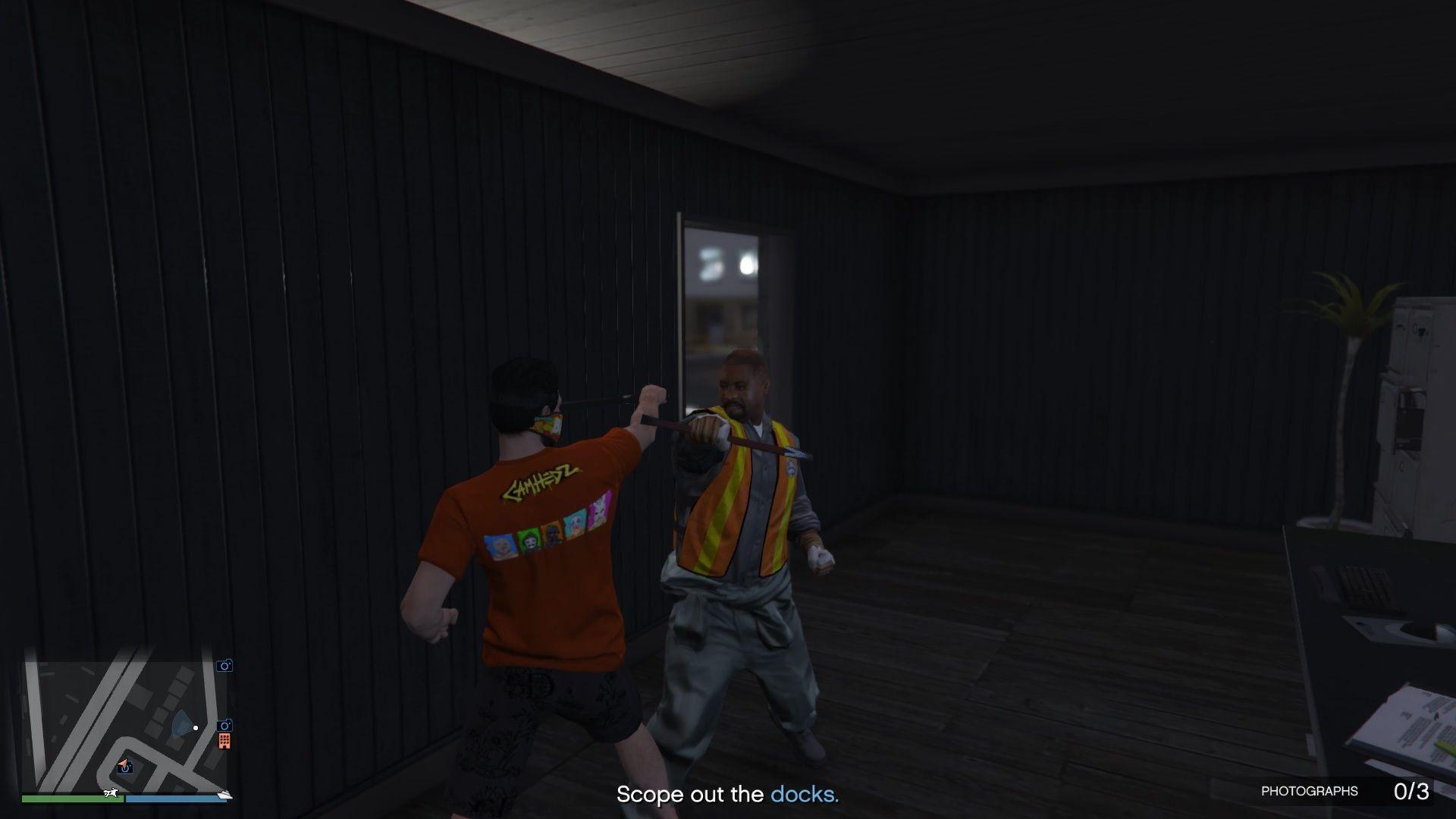The image size is (1456, 819).
Task: Select the player arrow marker on the minimap
Action: click(124, 764)
